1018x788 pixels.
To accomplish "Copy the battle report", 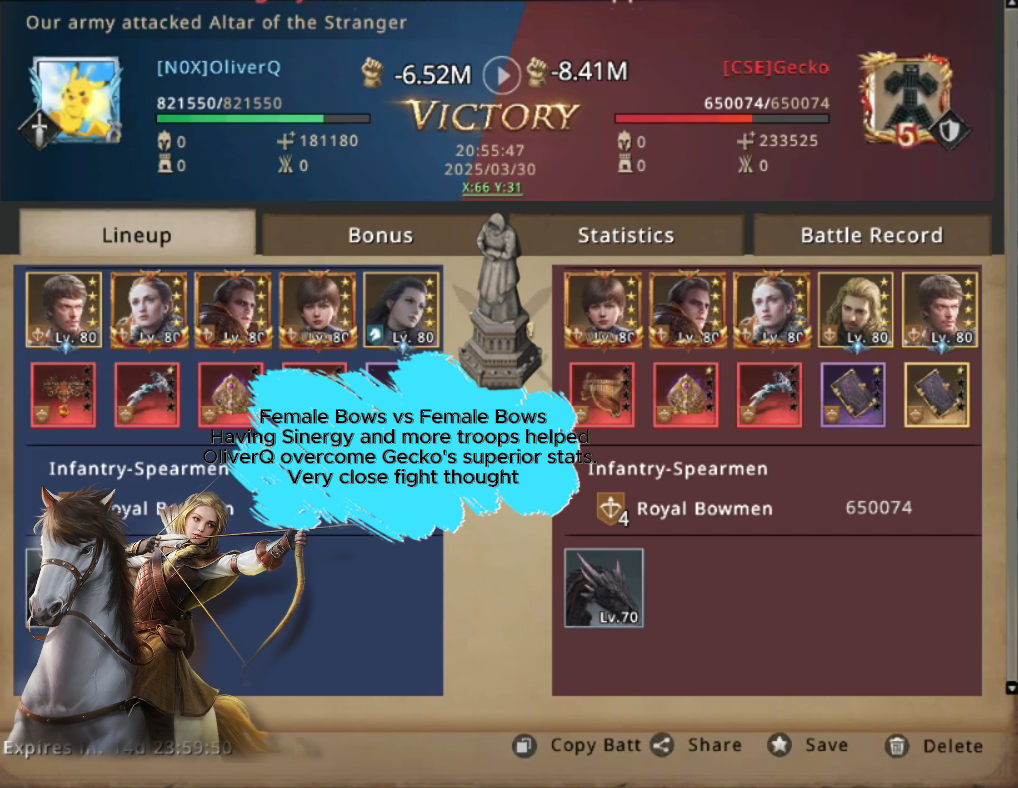I will (579, 745).
